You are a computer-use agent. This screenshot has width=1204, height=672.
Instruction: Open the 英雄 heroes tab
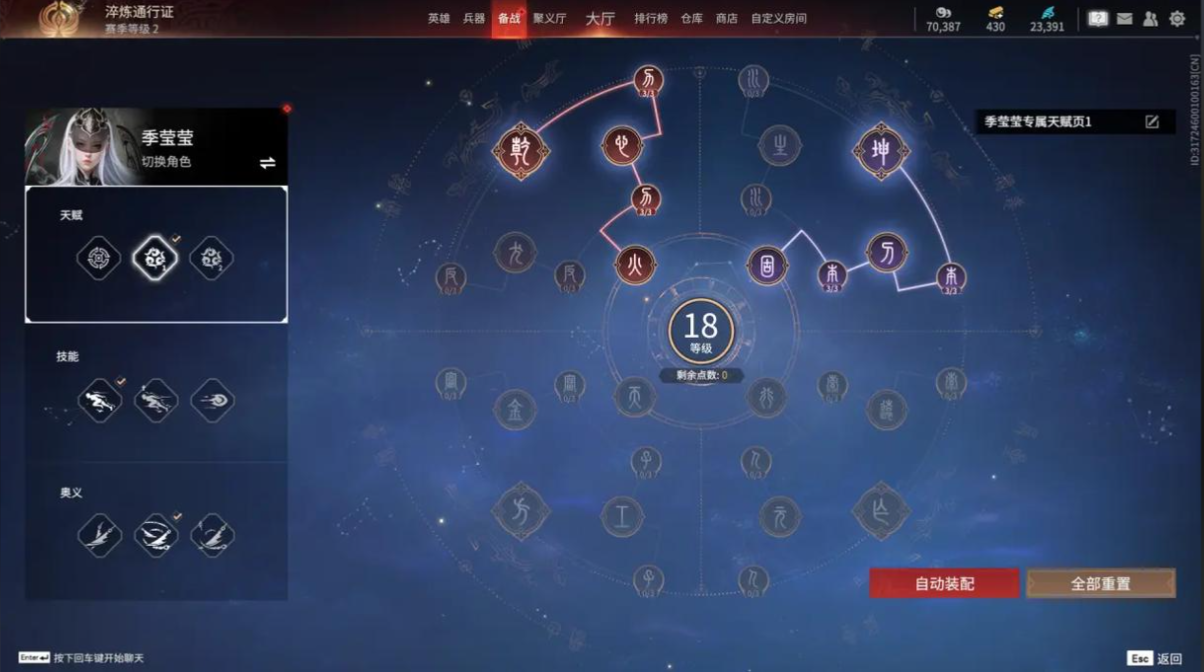tap(439, 18)
